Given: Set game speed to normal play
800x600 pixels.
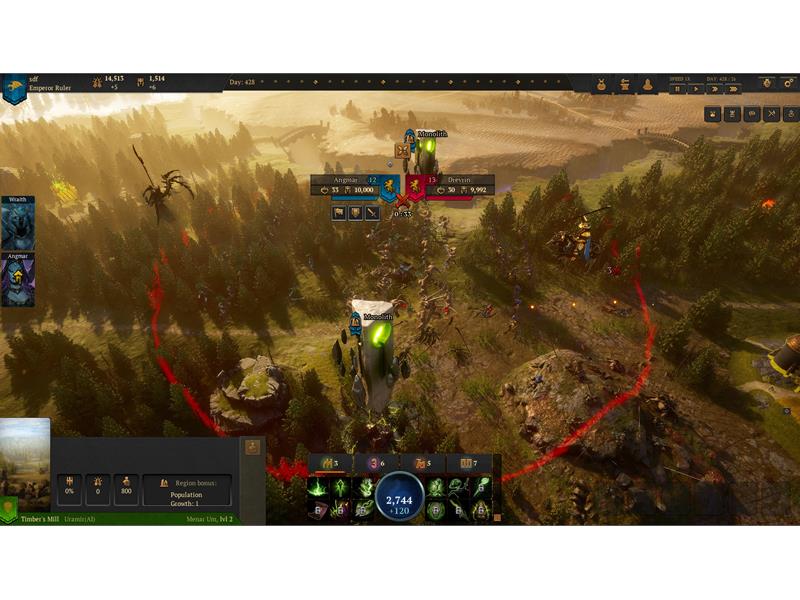Looking at the screenshot, I should click(x=696, y=89).
